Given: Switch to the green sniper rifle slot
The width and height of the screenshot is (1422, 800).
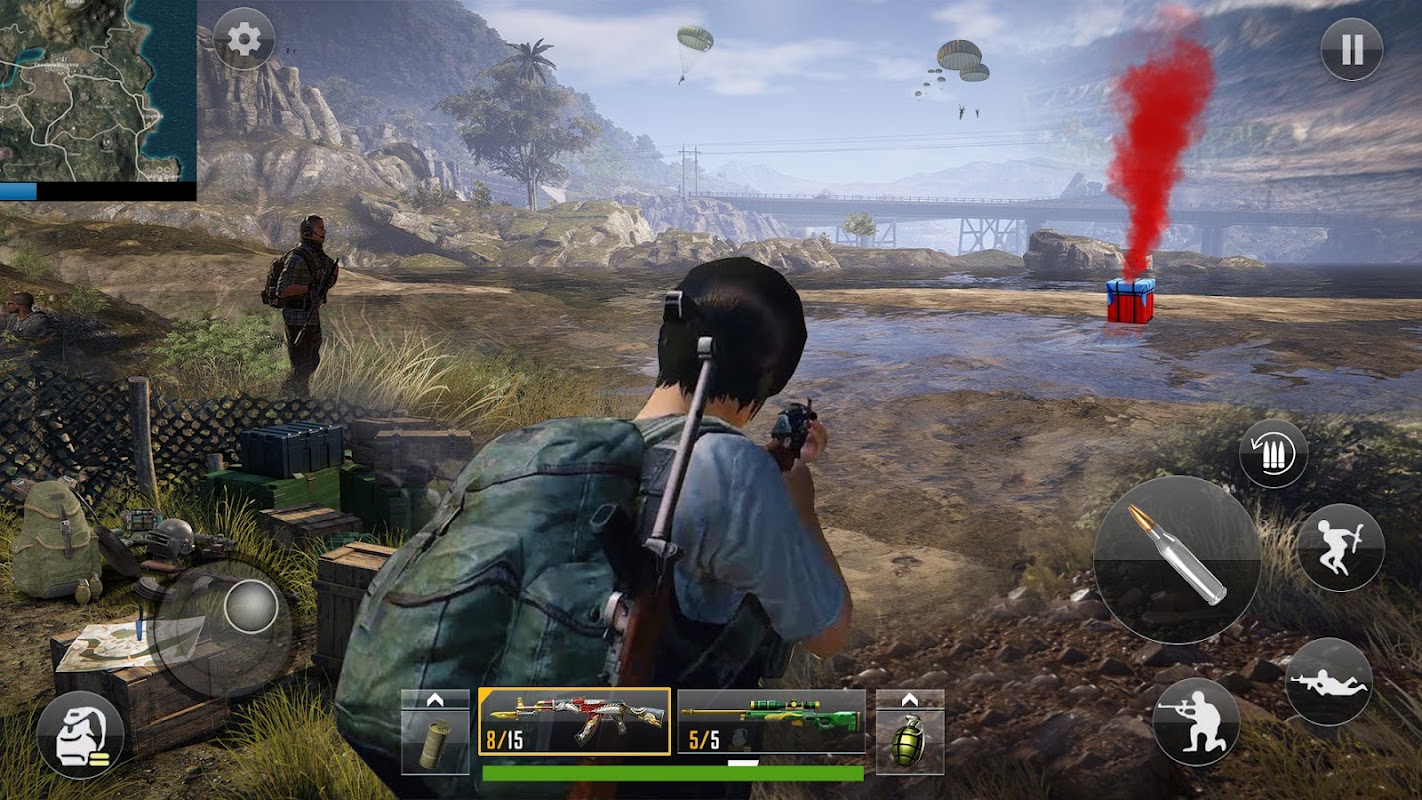Looking at the screenshot, I should (771, 721).
